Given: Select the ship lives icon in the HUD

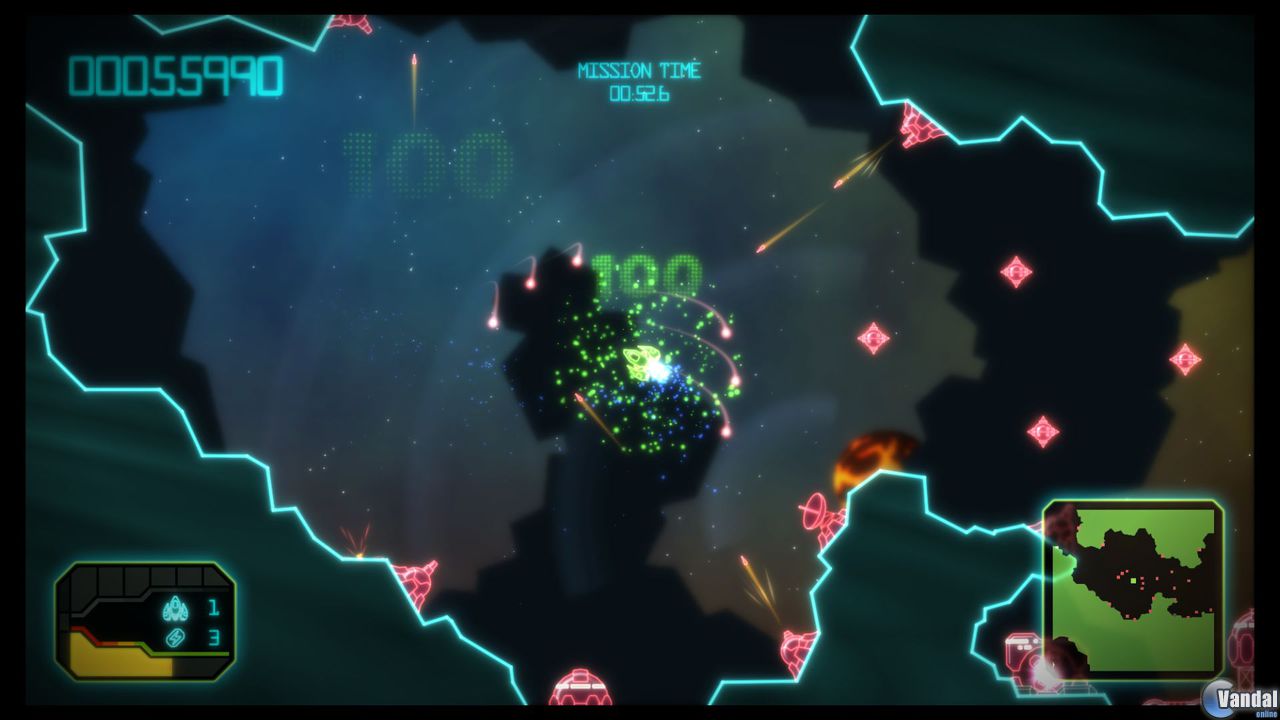Looking at the screenshot, I should [175, 607].
